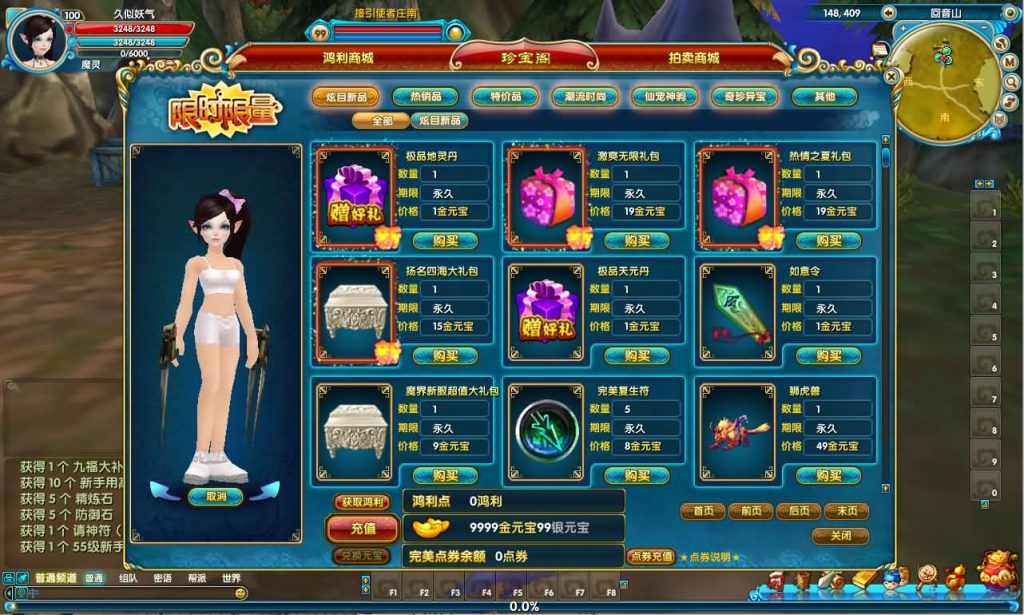The width and height of the screenshot is (1024, 615).
Task: Purchase the 如意令 item
Action: point(829,356)
